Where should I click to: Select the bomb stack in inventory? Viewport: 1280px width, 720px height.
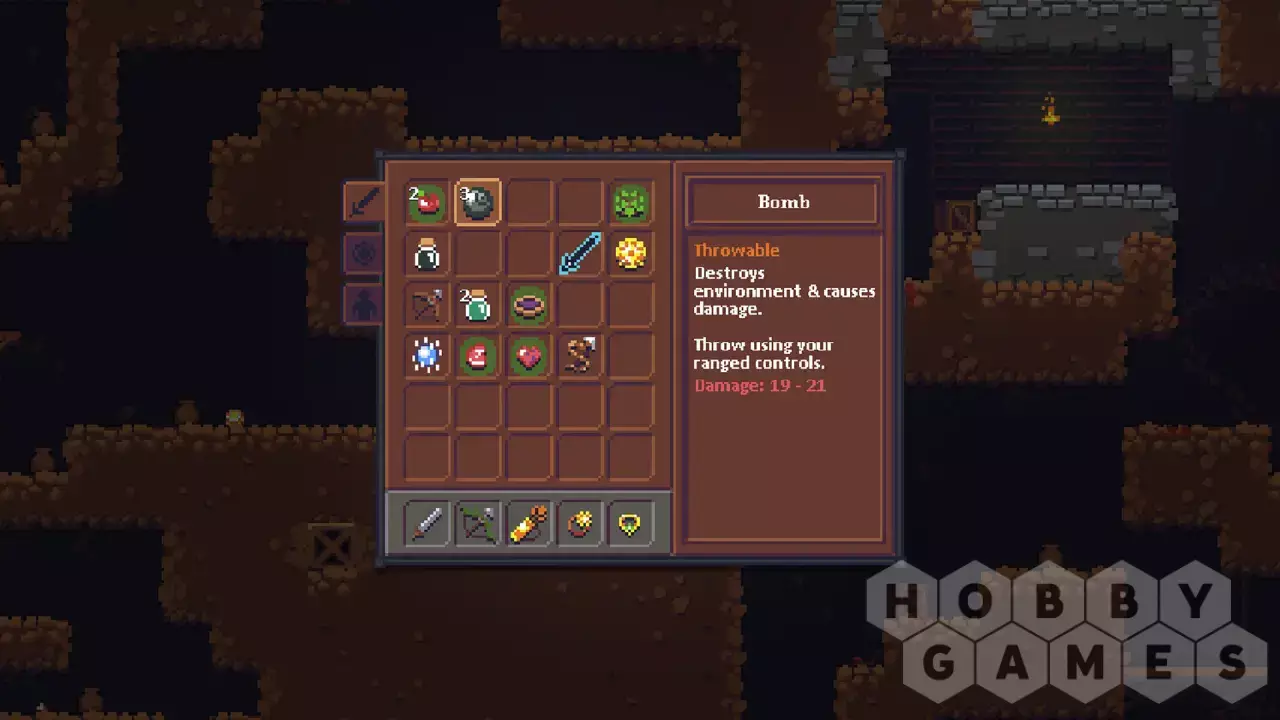click(x=478, y=203)
